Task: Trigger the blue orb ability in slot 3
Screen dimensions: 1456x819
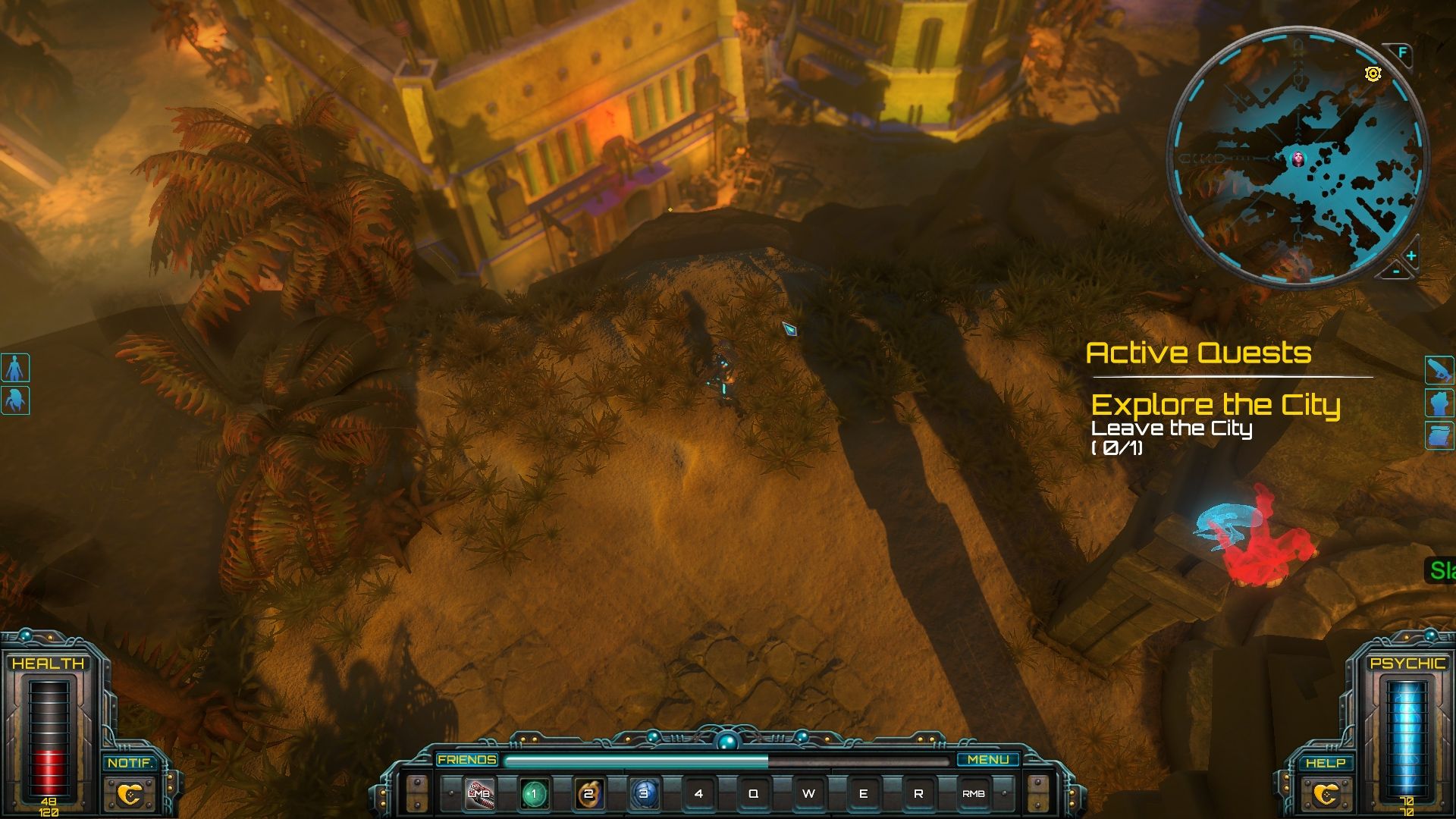Action: point(644,794)
